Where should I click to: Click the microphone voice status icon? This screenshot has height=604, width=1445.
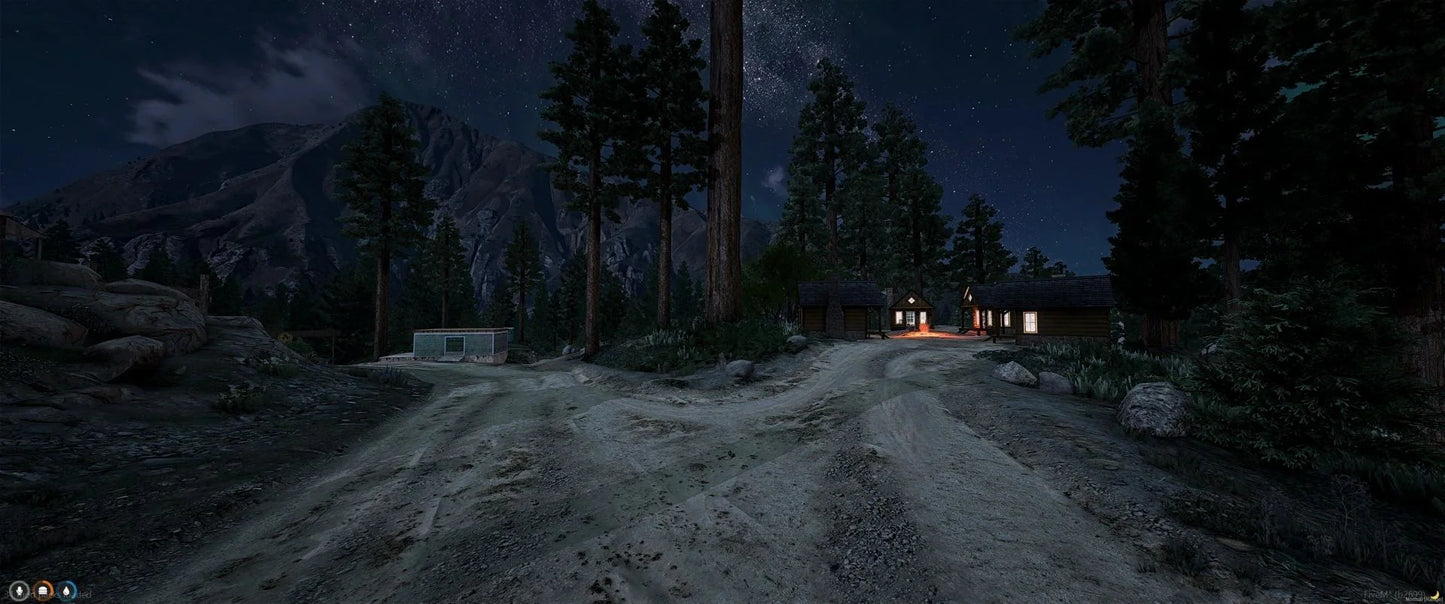[x=18, y=591]
